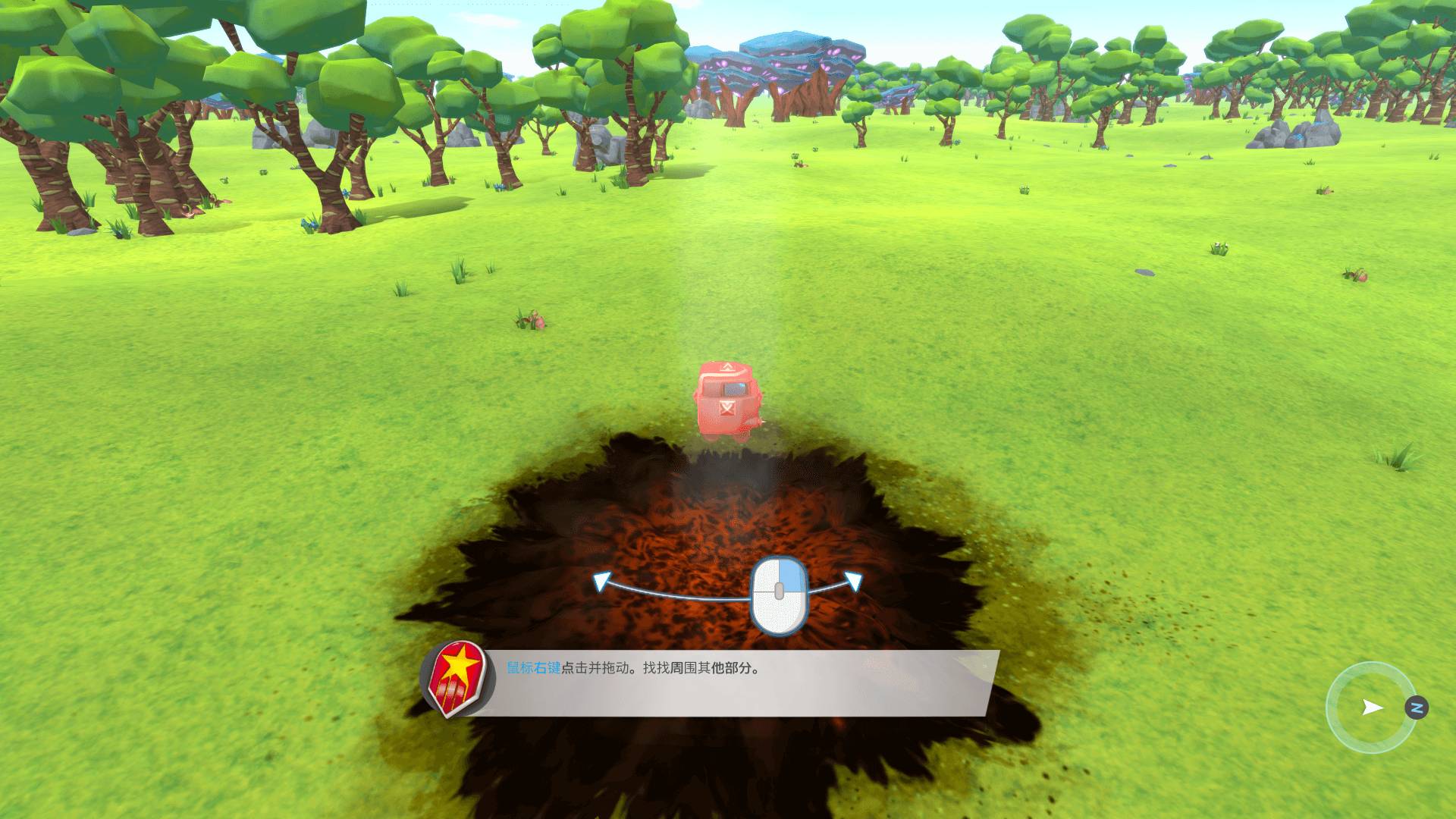The width and height of the screenshot is (1456, 819).
Task: Select the red star badge icon
Action: (457, 679)
